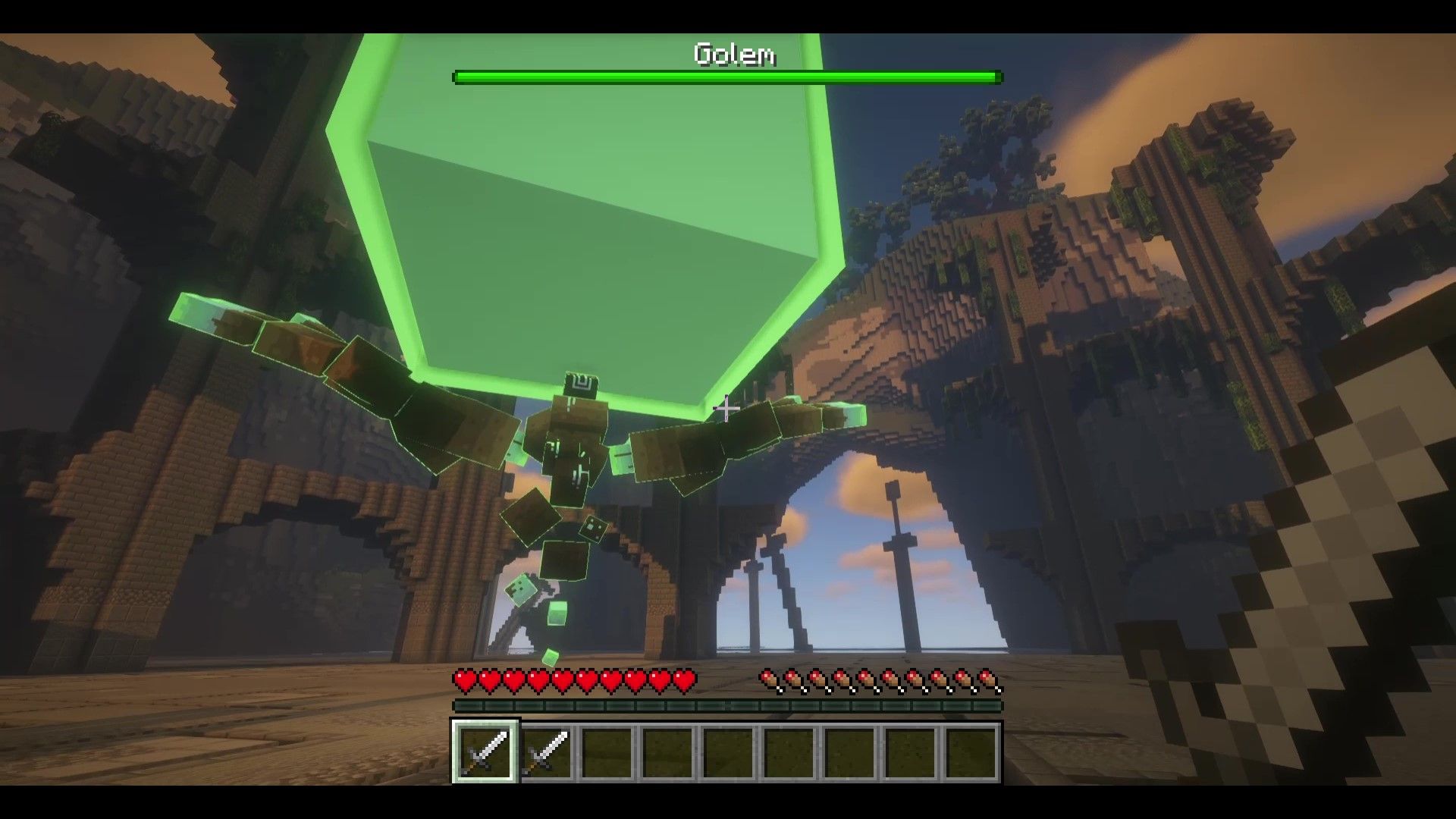This screenshot has width=1456, height=819.
Task: Click the crosshair at screen center
Action: [x=726, y=408]
